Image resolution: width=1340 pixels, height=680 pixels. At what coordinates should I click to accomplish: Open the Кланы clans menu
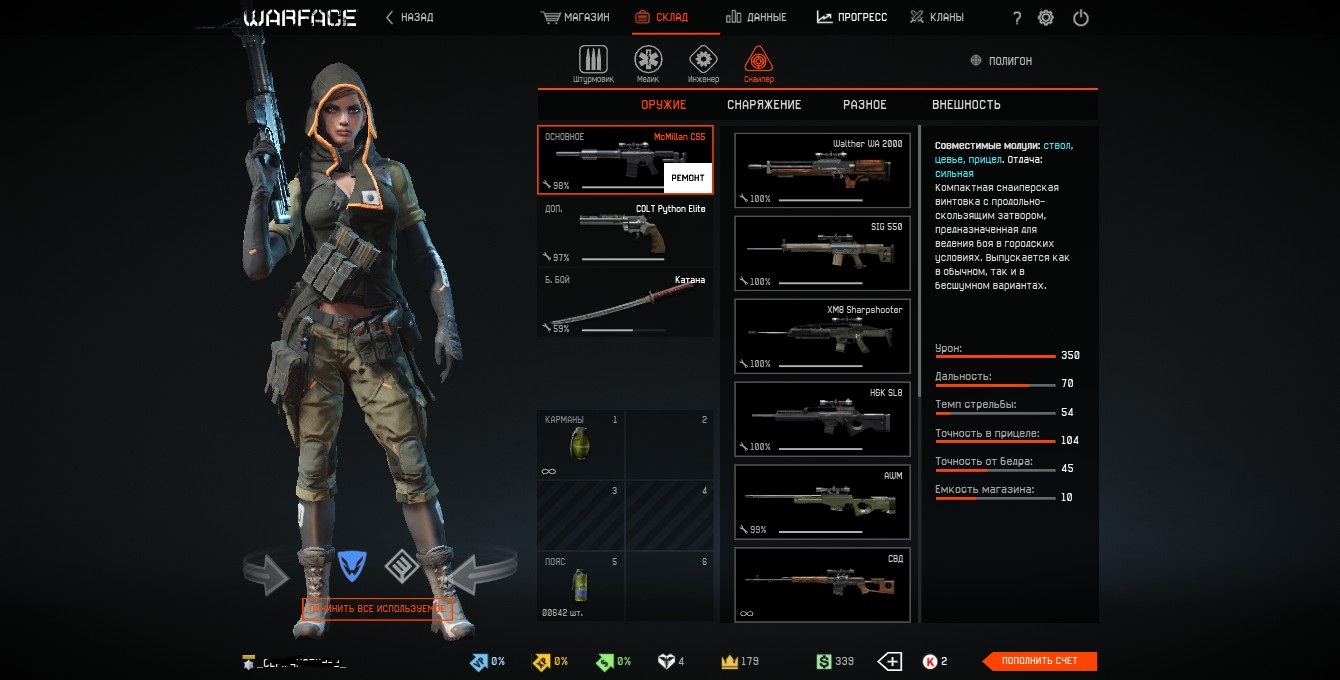(x=936, y=17)
